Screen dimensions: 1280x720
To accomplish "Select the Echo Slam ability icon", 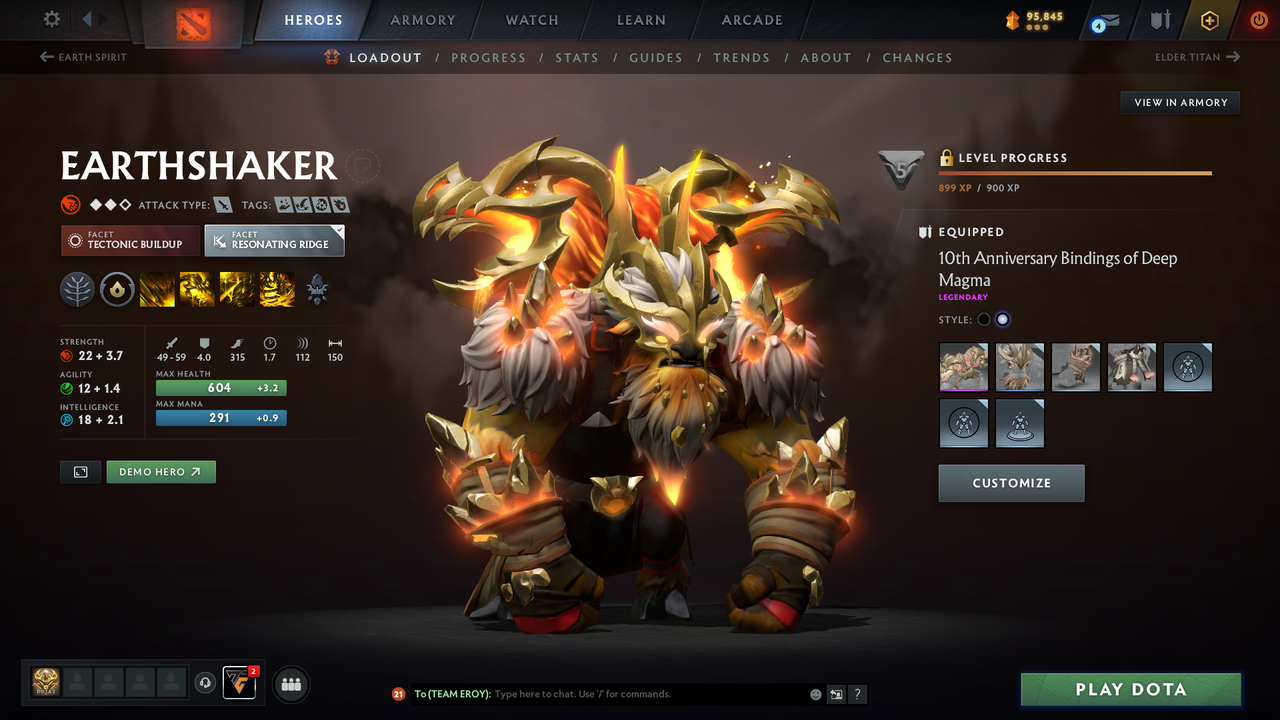I will [277, 290].
